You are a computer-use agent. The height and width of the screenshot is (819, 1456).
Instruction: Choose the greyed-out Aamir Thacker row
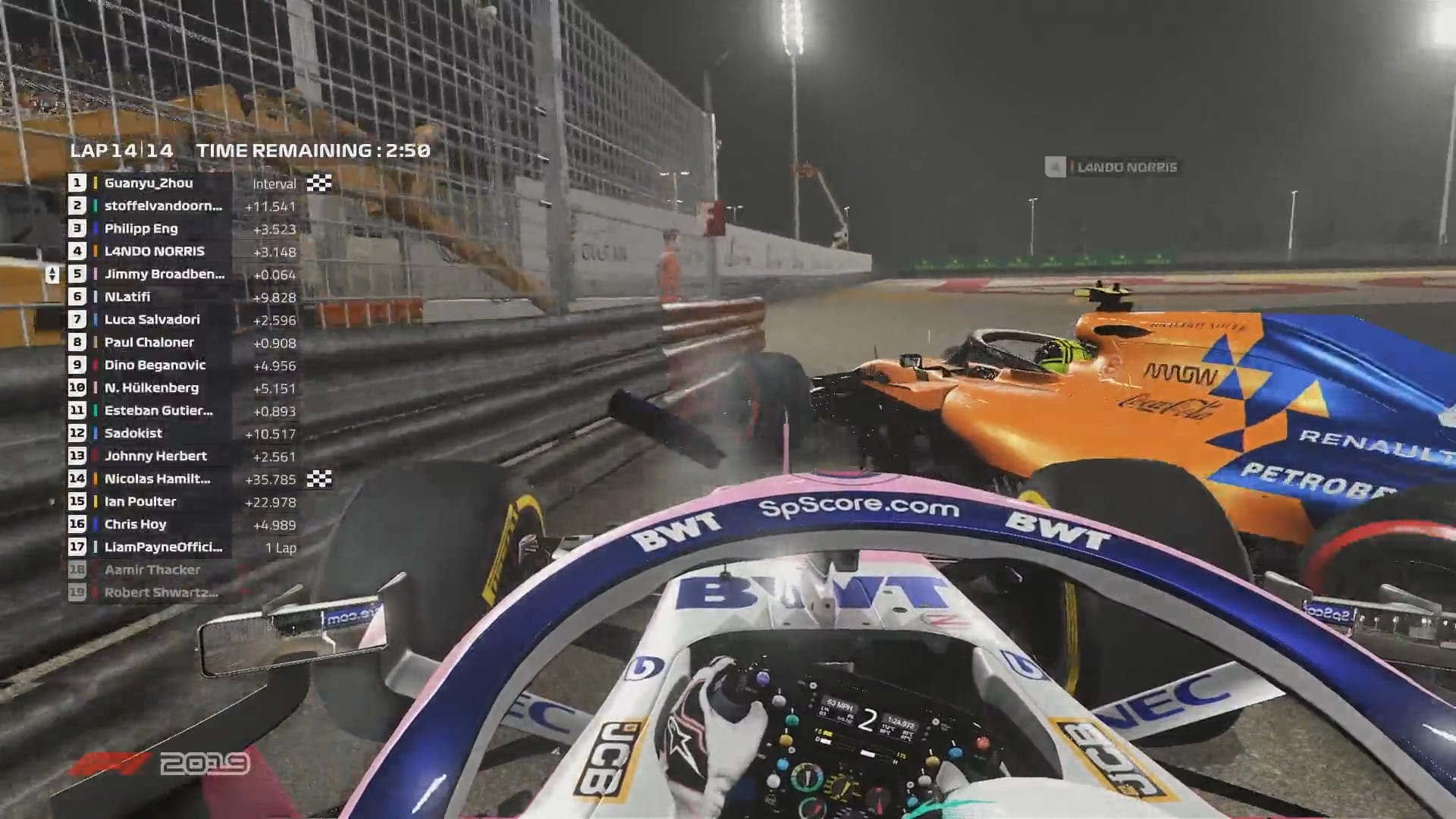[x=152, y=570]
